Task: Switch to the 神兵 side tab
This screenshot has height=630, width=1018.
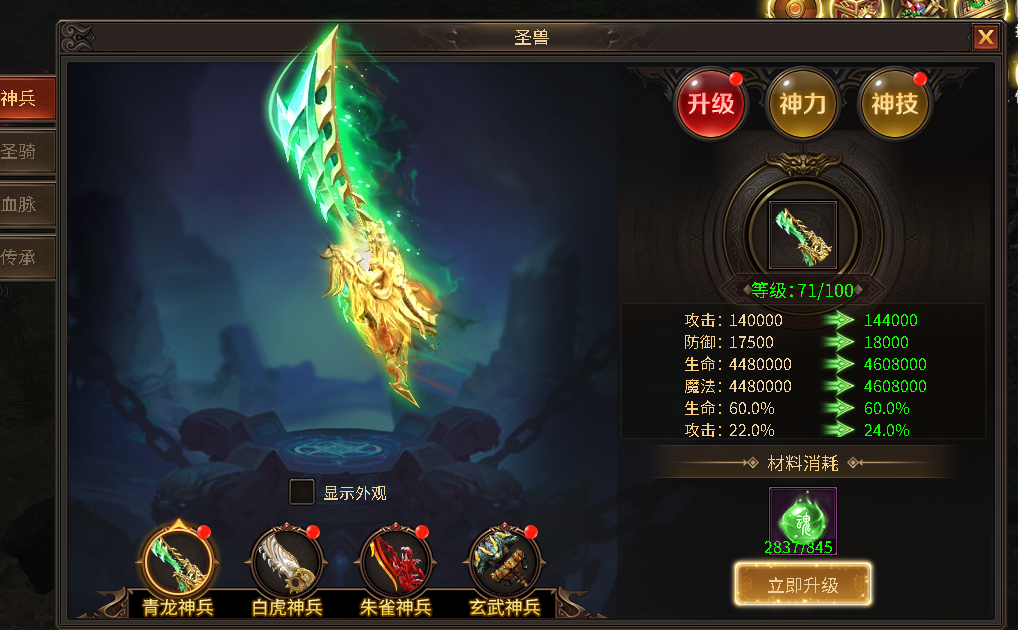Action: point(24,99)
